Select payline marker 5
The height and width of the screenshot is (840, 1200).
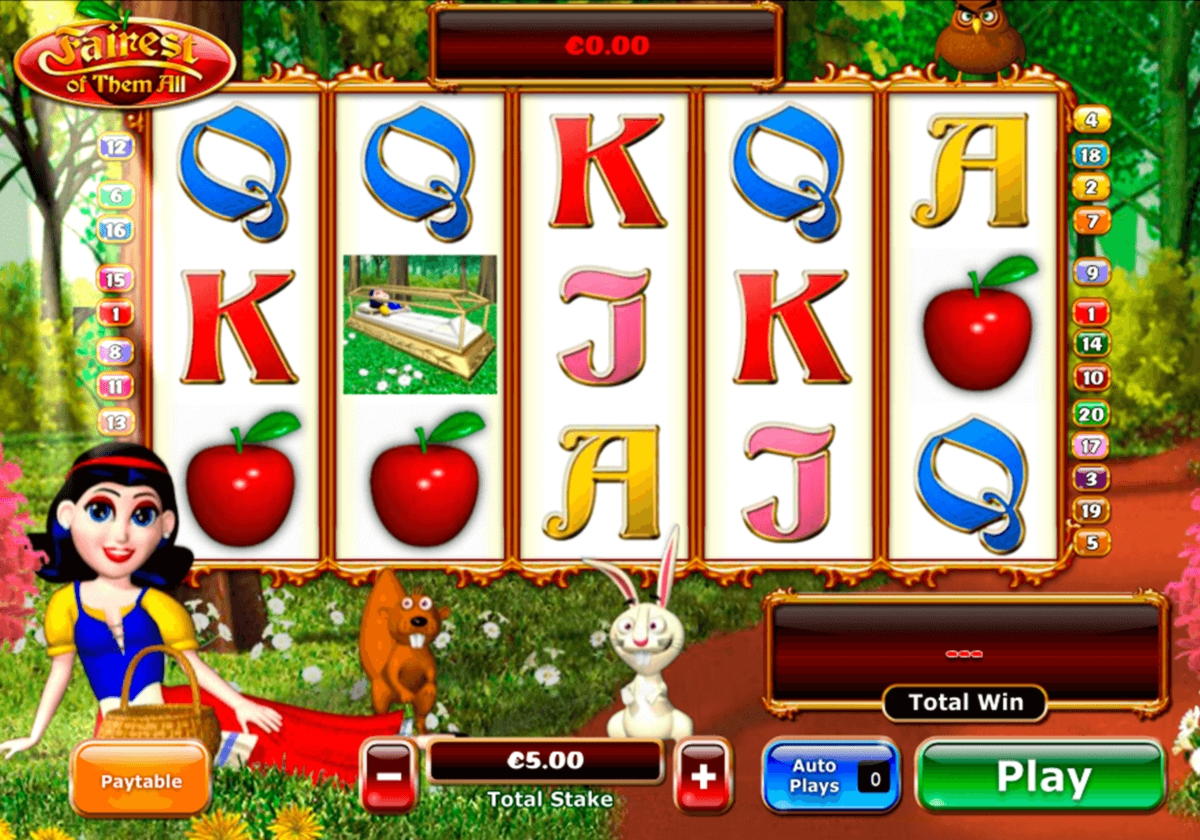click(1092, 543)
